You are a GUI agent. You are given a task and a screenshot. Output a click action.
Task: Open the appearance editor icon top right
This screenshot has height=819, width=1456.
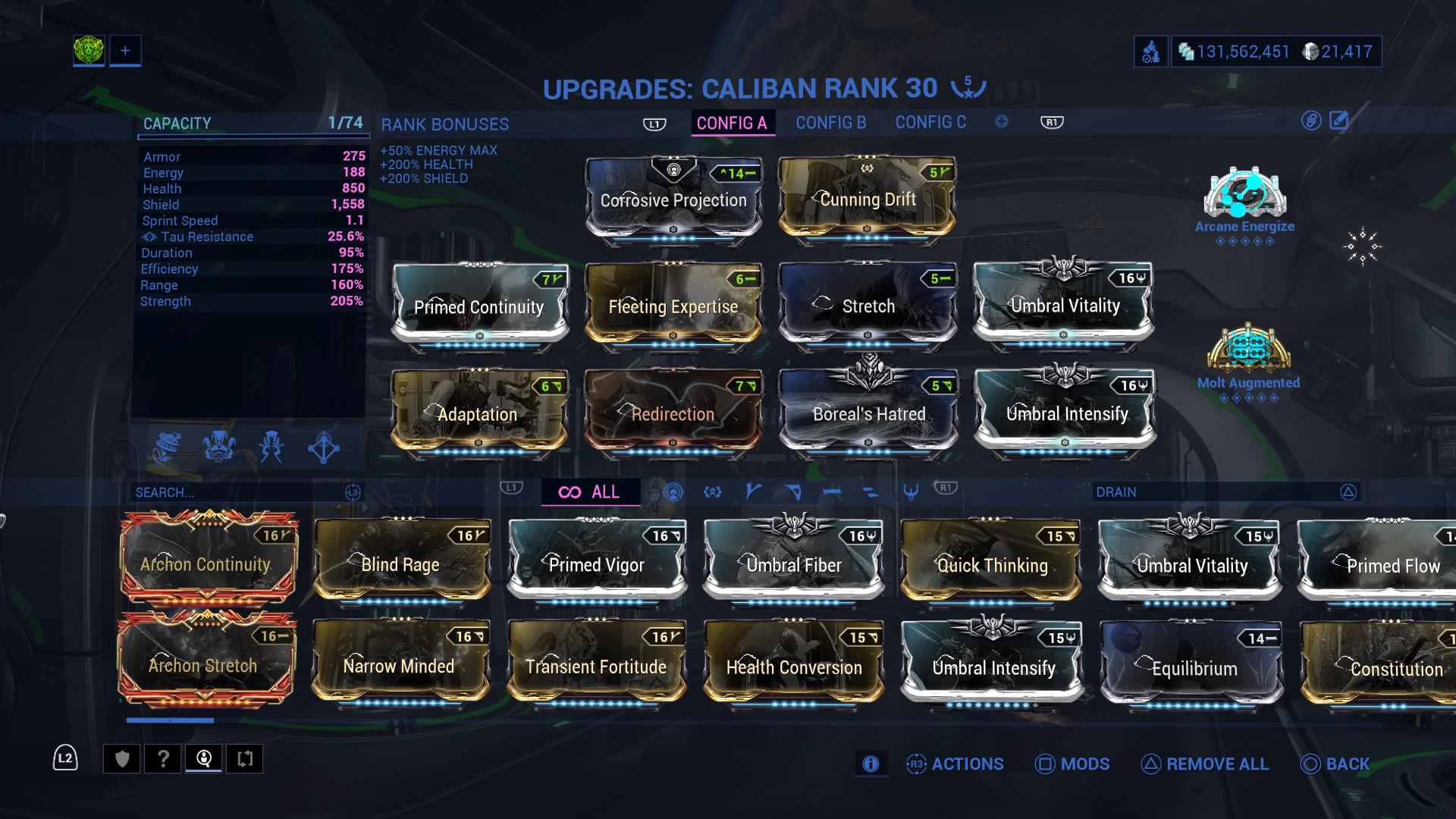(1341, 121)
